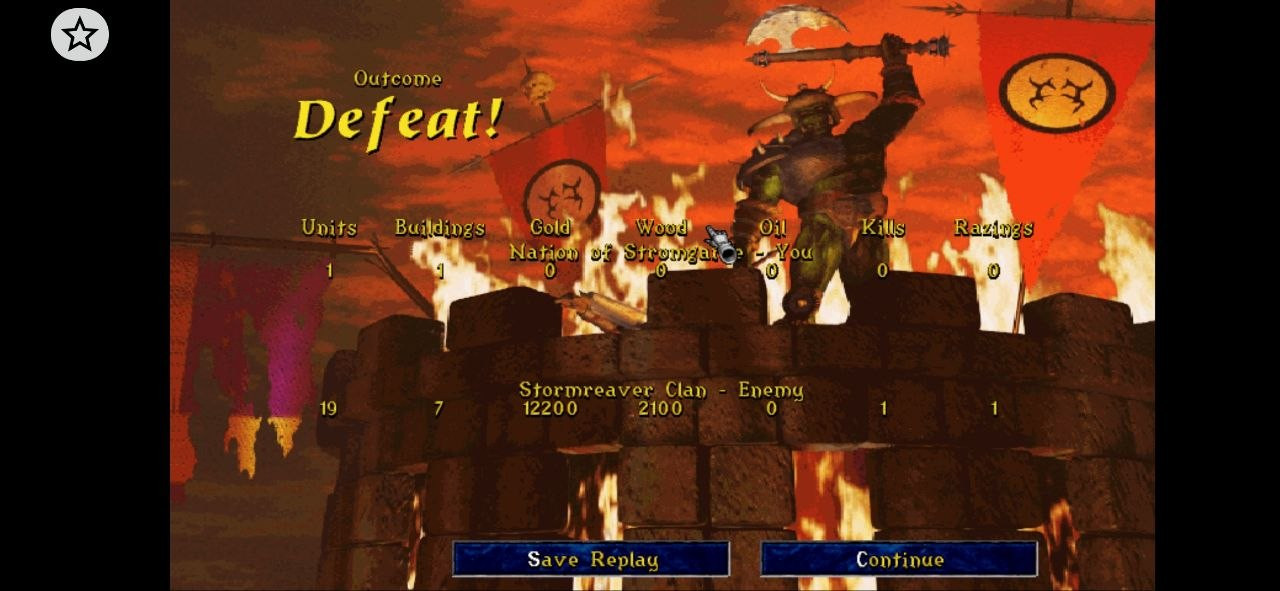The width and height of the screenshot is (1280, 591).
Task: Continue past the defeat screen
Action: coord(899,559)
